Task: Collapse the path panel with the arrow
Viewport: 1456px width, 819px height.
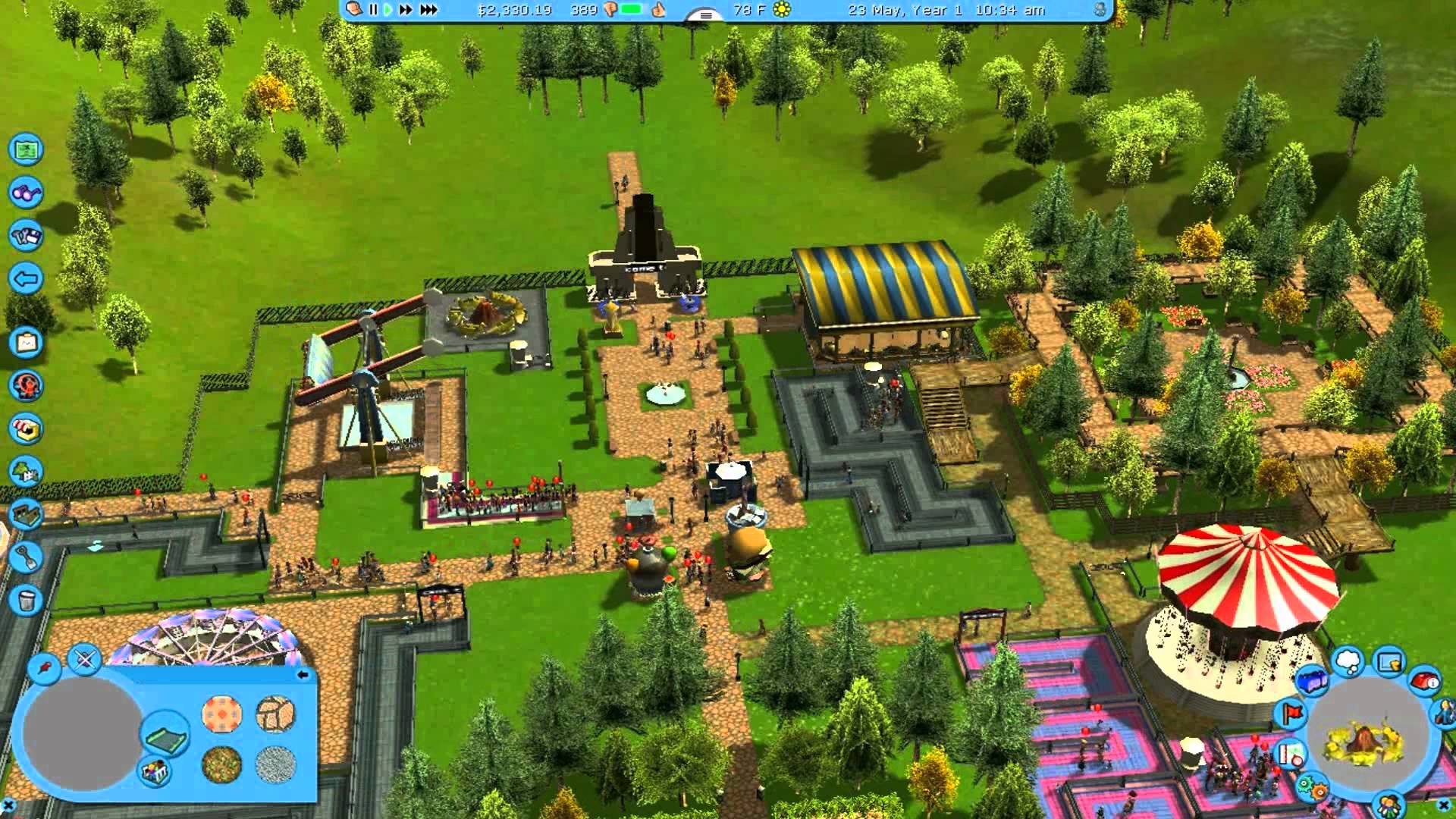Action: point(303,674)
